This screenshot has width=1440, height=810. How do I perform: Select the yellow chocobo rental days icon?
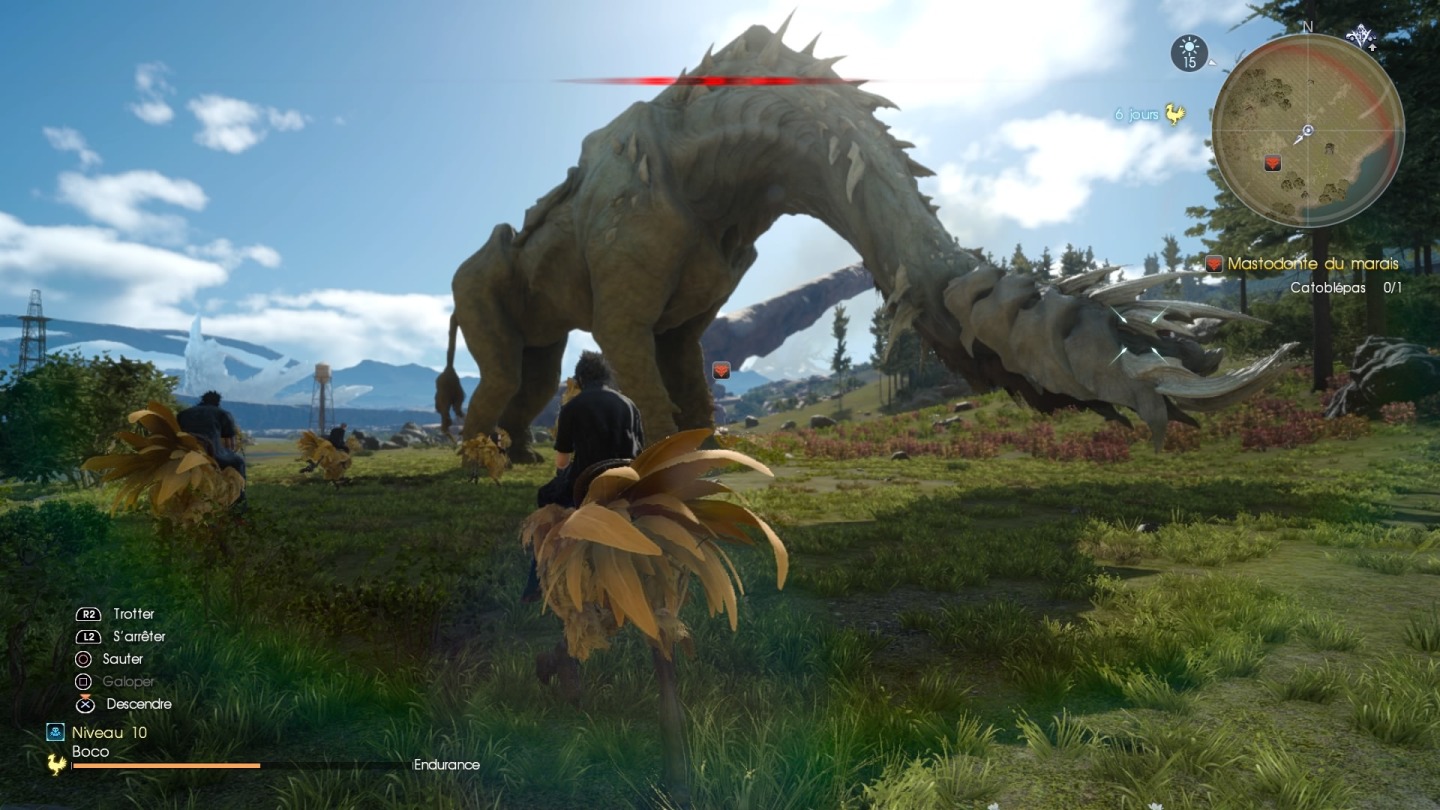1174,115
